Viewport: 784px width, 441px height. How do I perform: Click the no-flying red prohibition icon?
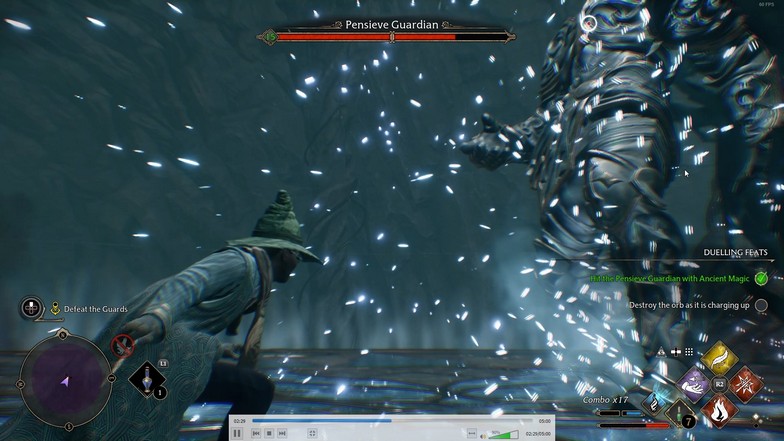pos(123,346)
